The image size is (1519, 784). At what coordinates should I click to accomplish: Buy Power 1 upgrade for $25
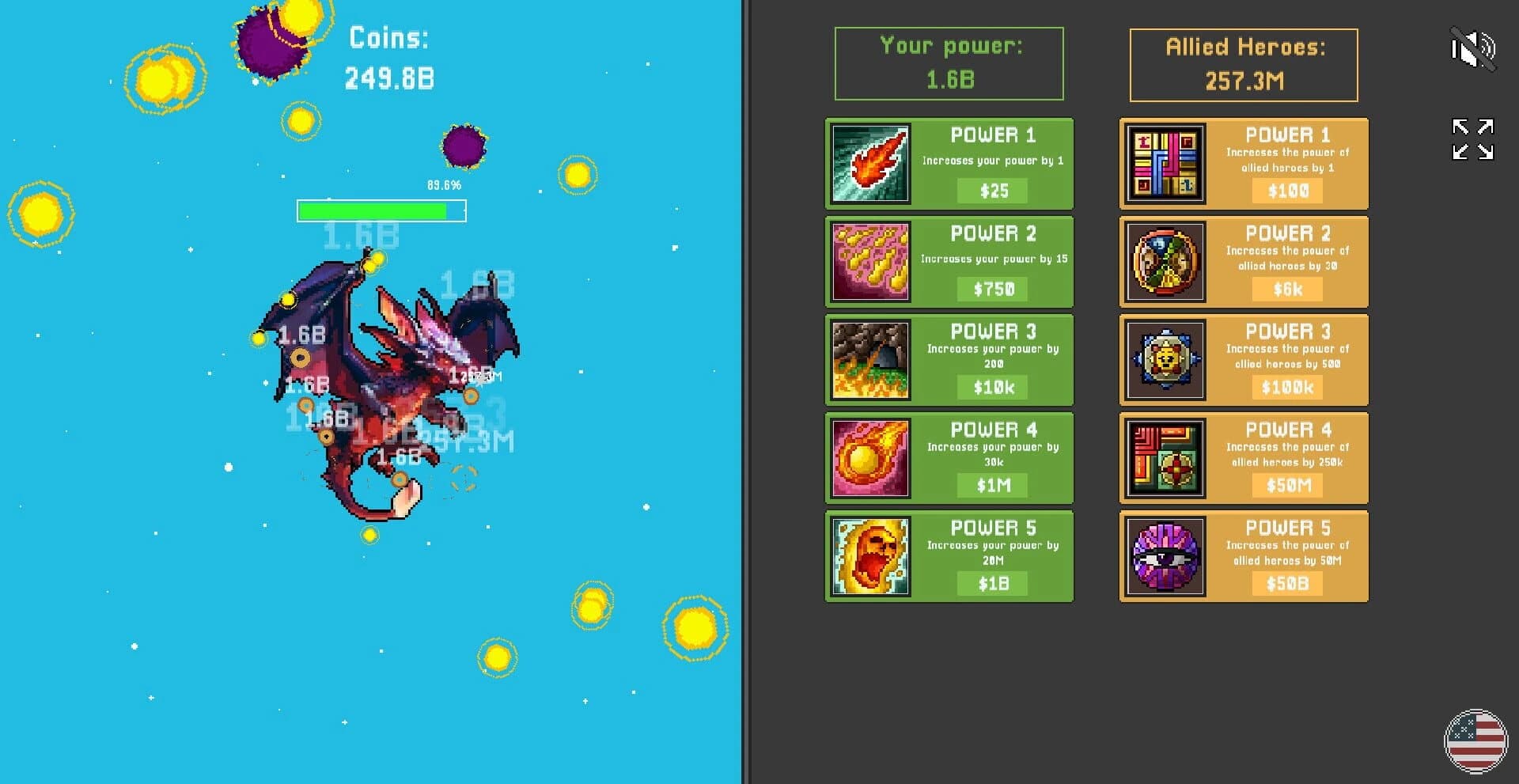click(994, 191)
